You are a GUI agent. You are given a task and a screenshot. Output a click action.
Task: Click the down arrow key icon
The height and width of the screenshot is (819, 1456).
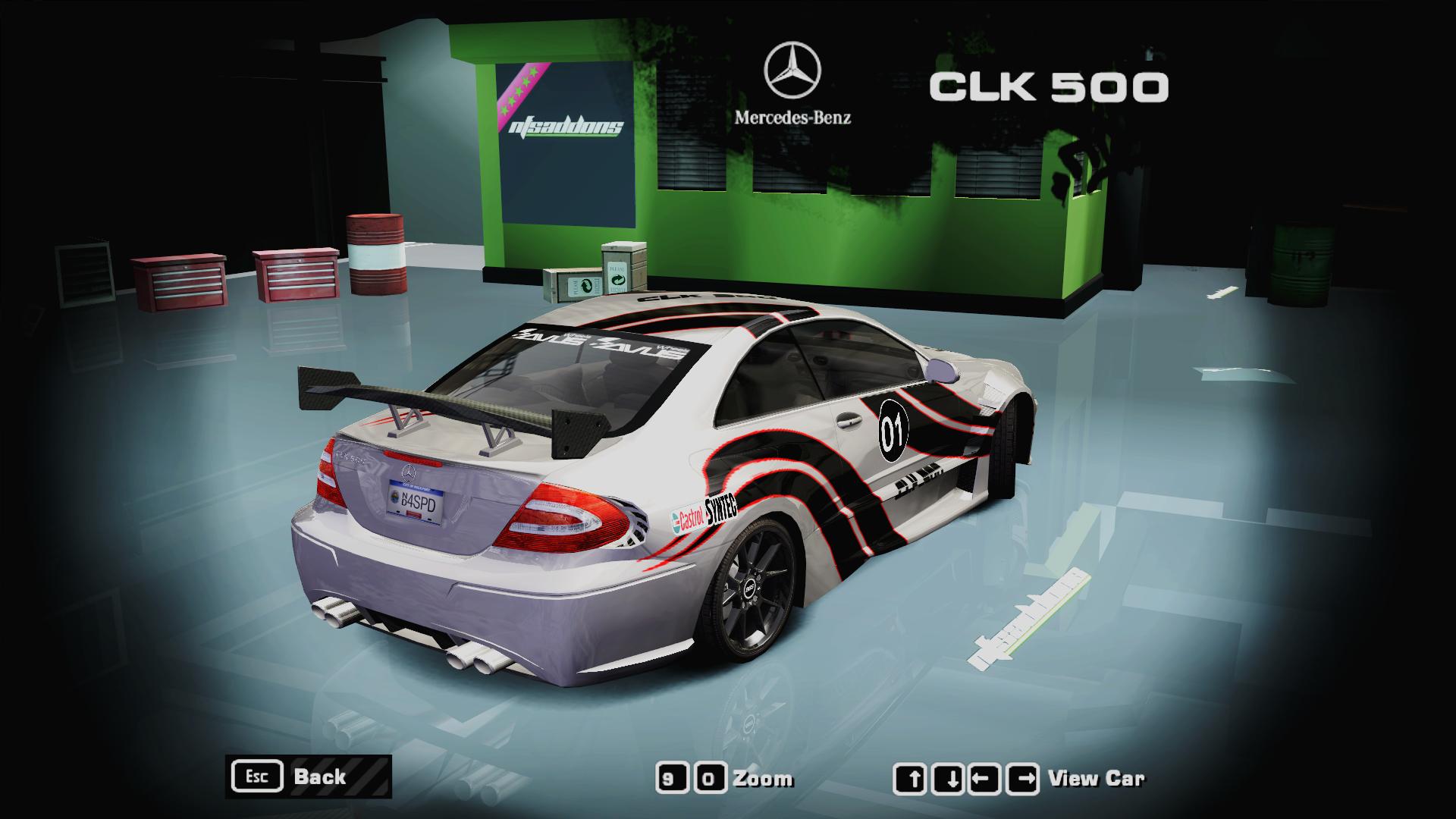[950, 776]
